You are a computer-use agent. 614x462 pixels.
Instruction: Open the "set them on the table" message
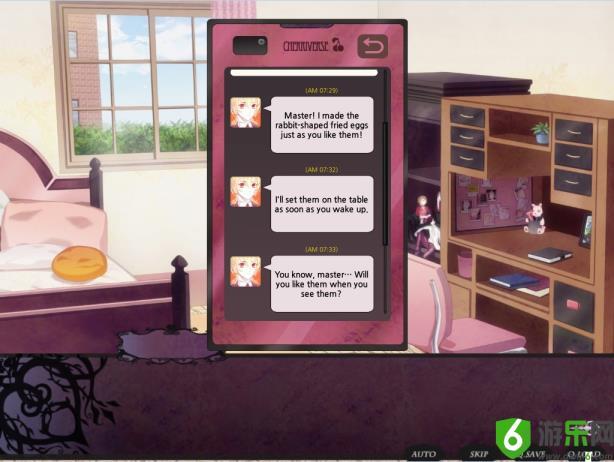coord(322,203)
